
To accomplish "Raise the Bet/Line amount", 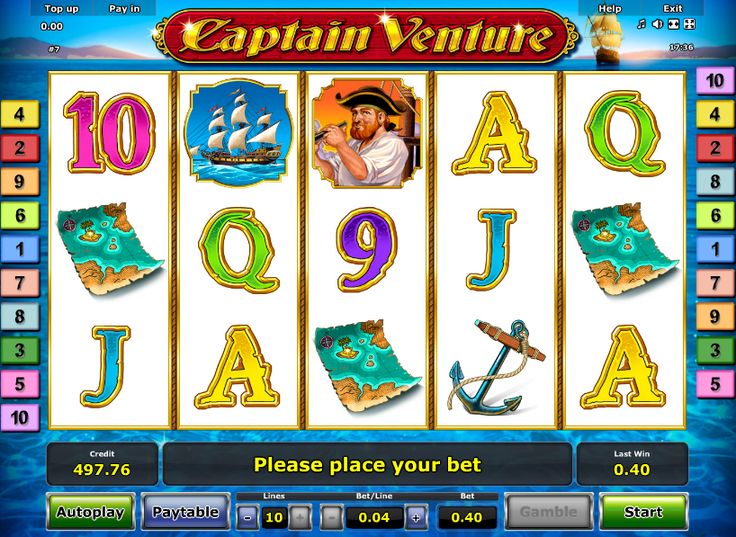I will [416, 517].
